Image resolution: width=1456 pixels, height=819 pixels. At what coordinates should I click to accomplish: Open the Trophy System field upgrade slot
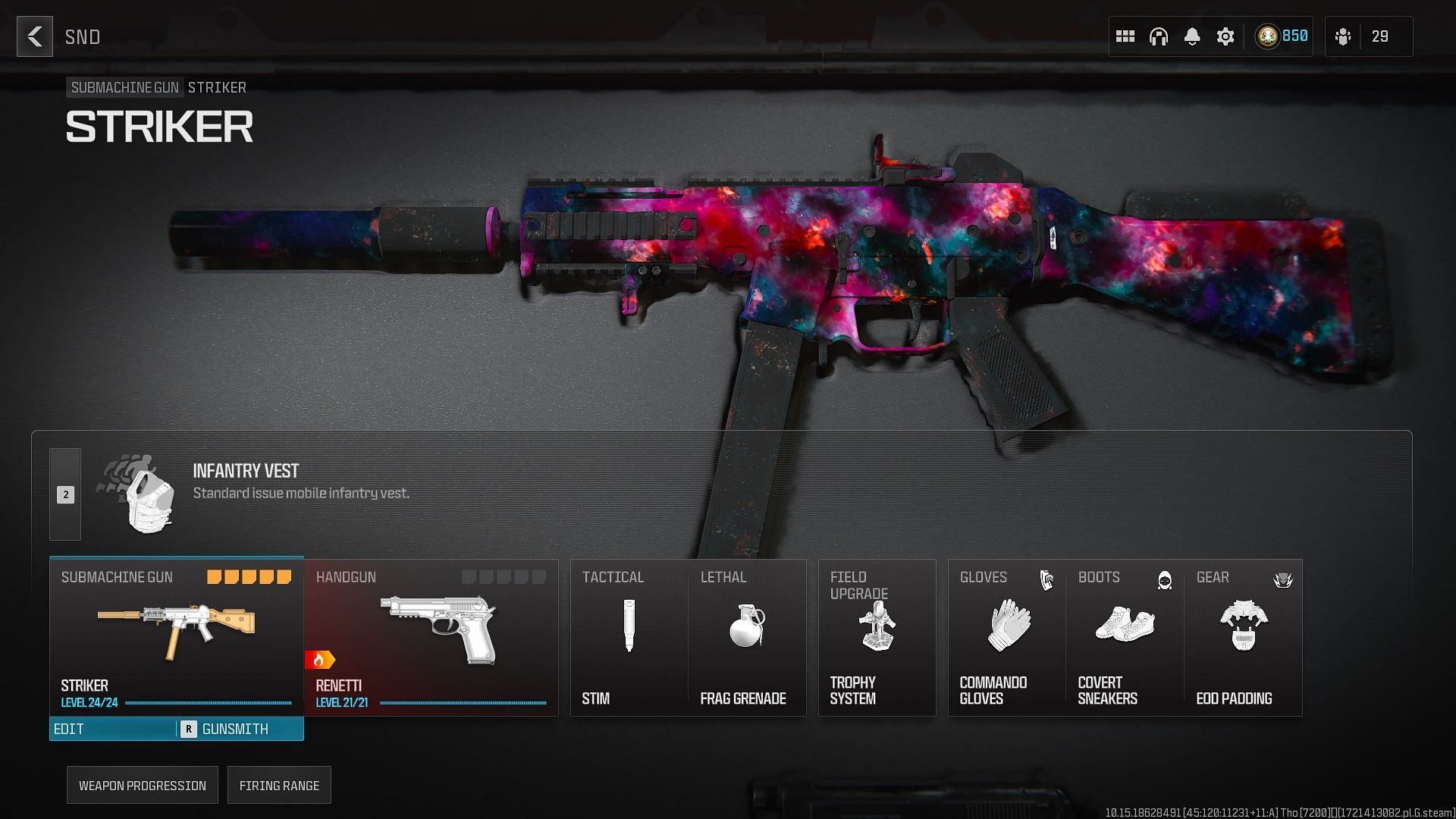(877, 637)
